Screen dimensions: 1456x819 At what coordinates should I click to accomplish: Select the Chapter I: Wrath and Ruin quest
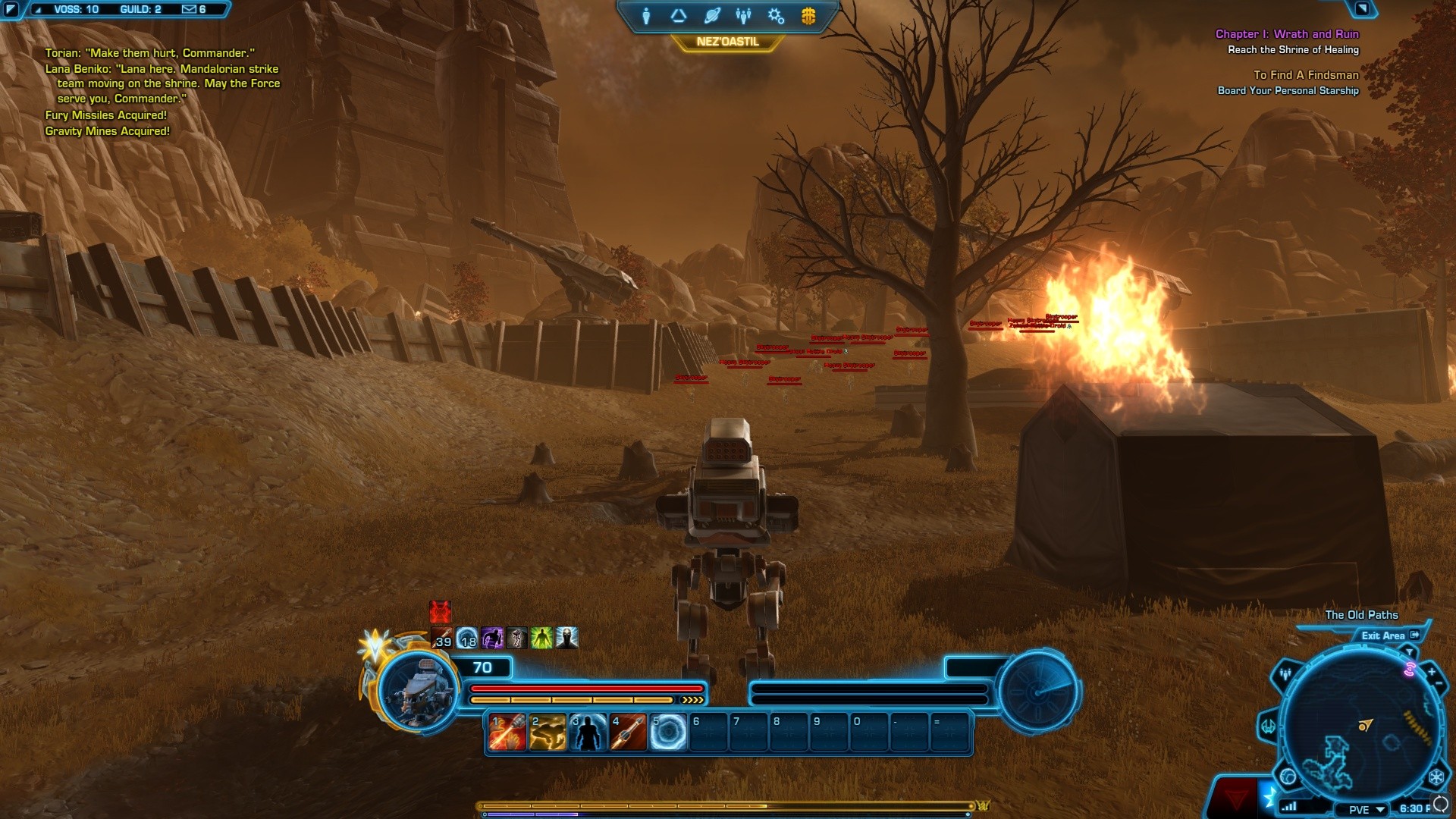tap(1287, 34)
